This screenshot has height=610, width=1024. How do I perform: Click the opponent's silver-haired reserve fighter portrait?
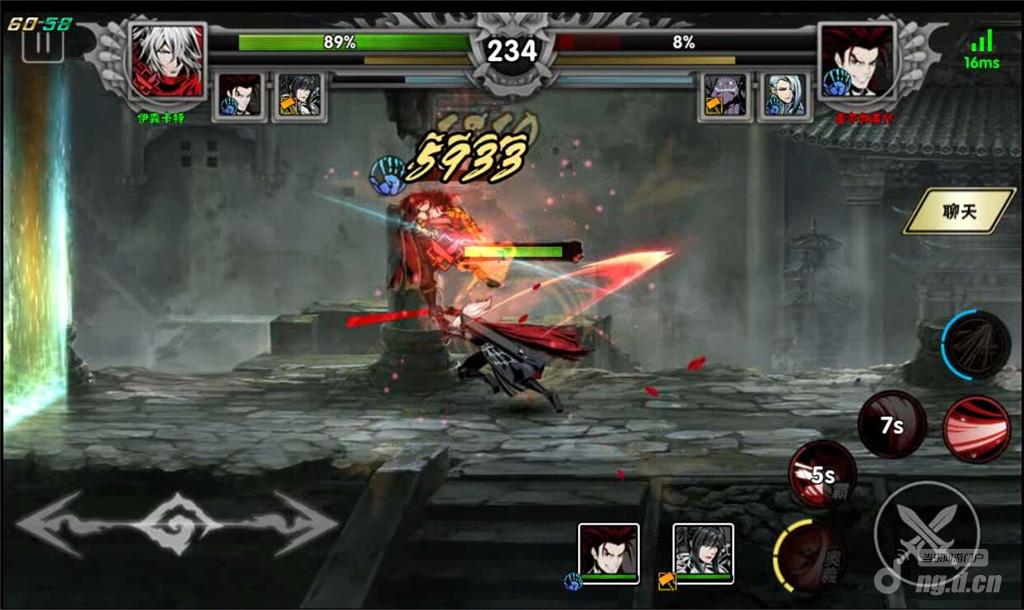click(784, 95)
